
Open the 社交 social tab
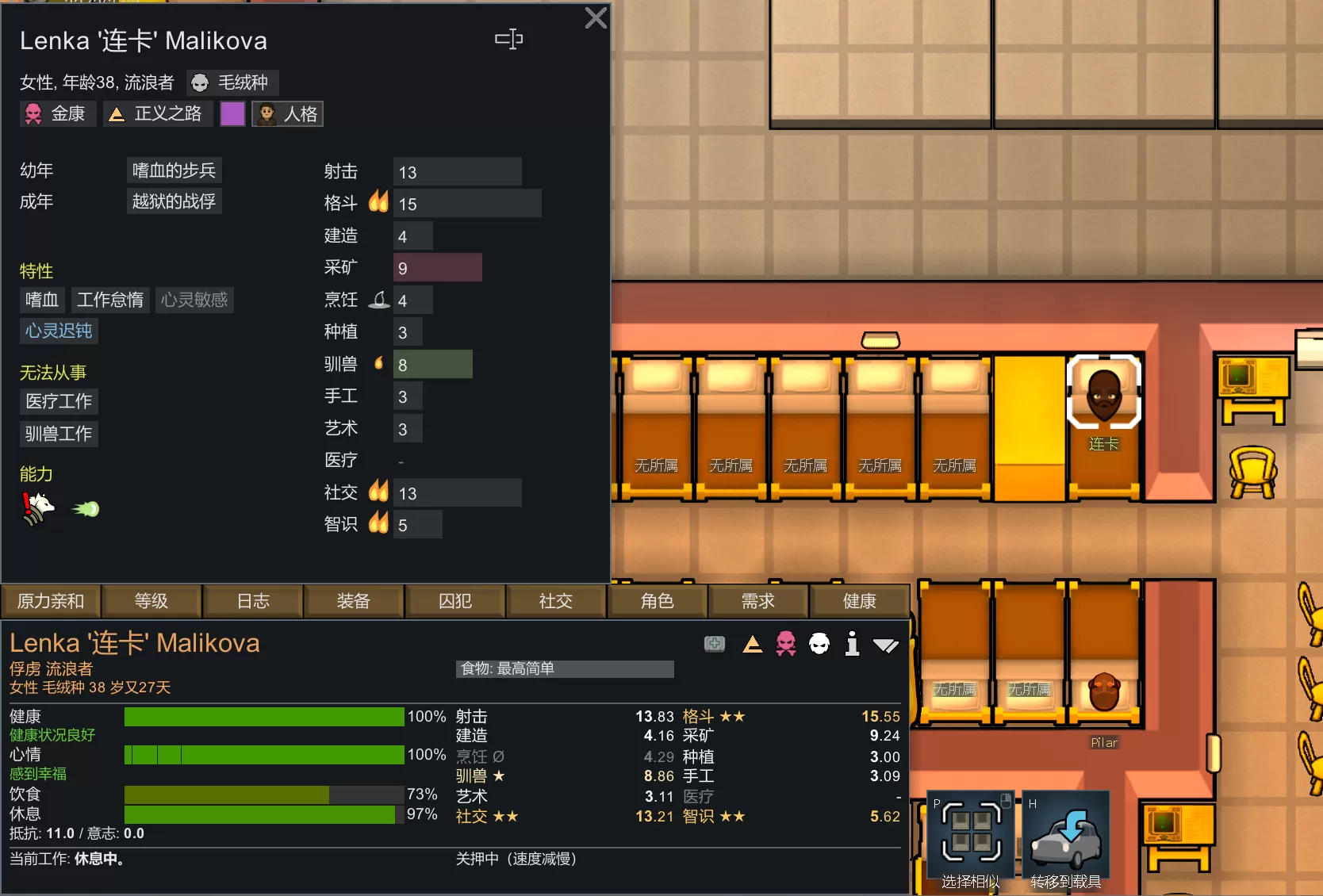click(x=556, y=601)
